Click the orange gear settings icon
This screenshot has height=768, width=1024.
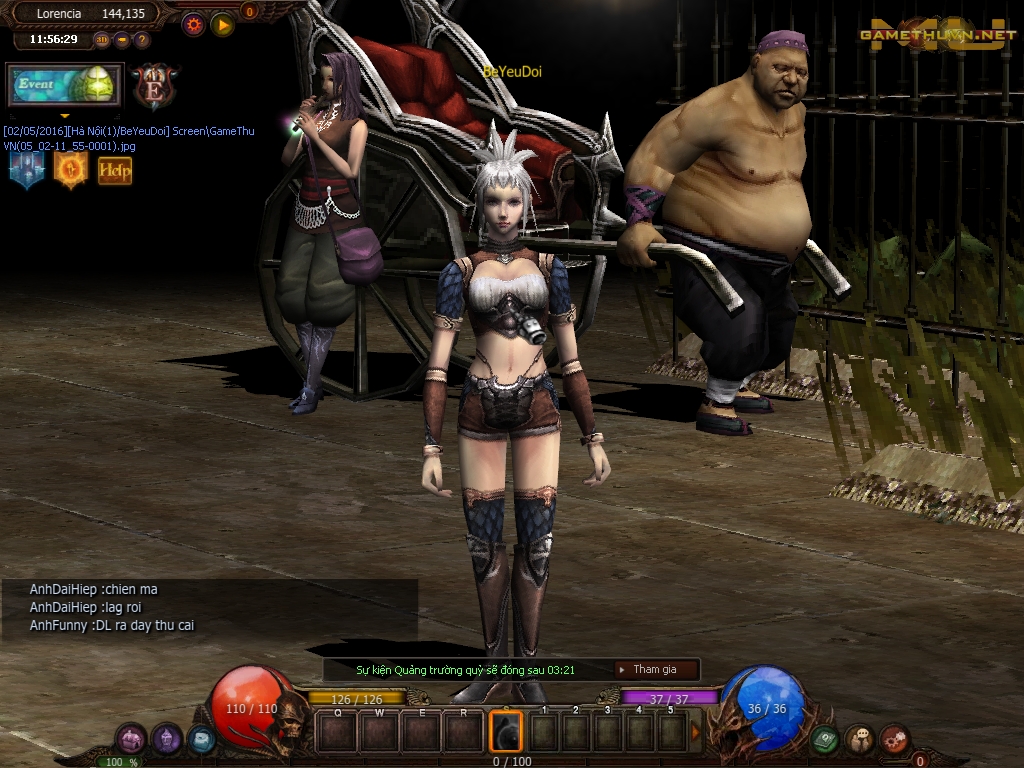pyautogui.click(x=194, y=24)
